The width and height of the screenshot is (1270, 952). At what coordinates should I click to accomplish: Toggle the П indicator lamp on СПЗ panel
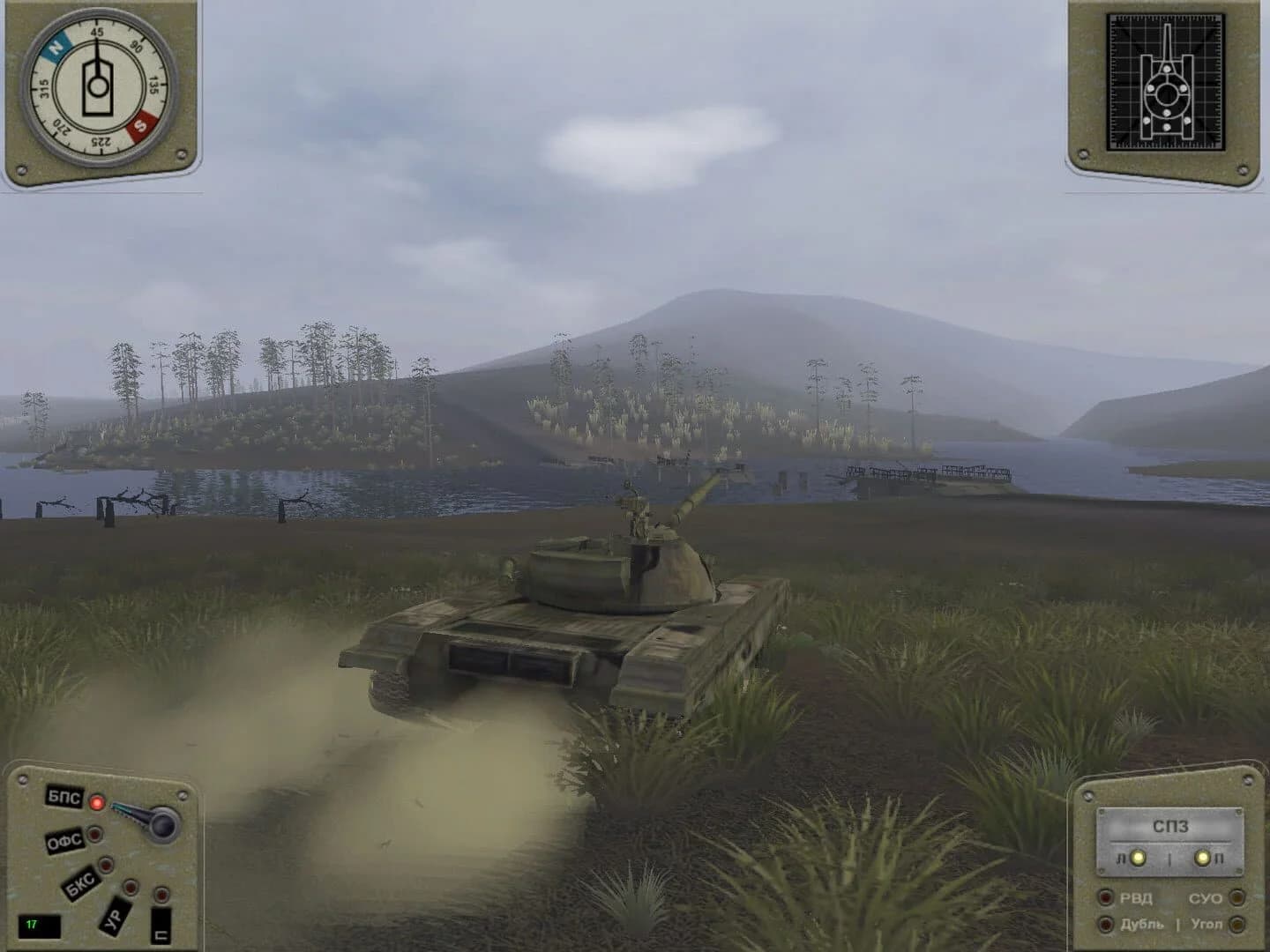[1202, 859]
